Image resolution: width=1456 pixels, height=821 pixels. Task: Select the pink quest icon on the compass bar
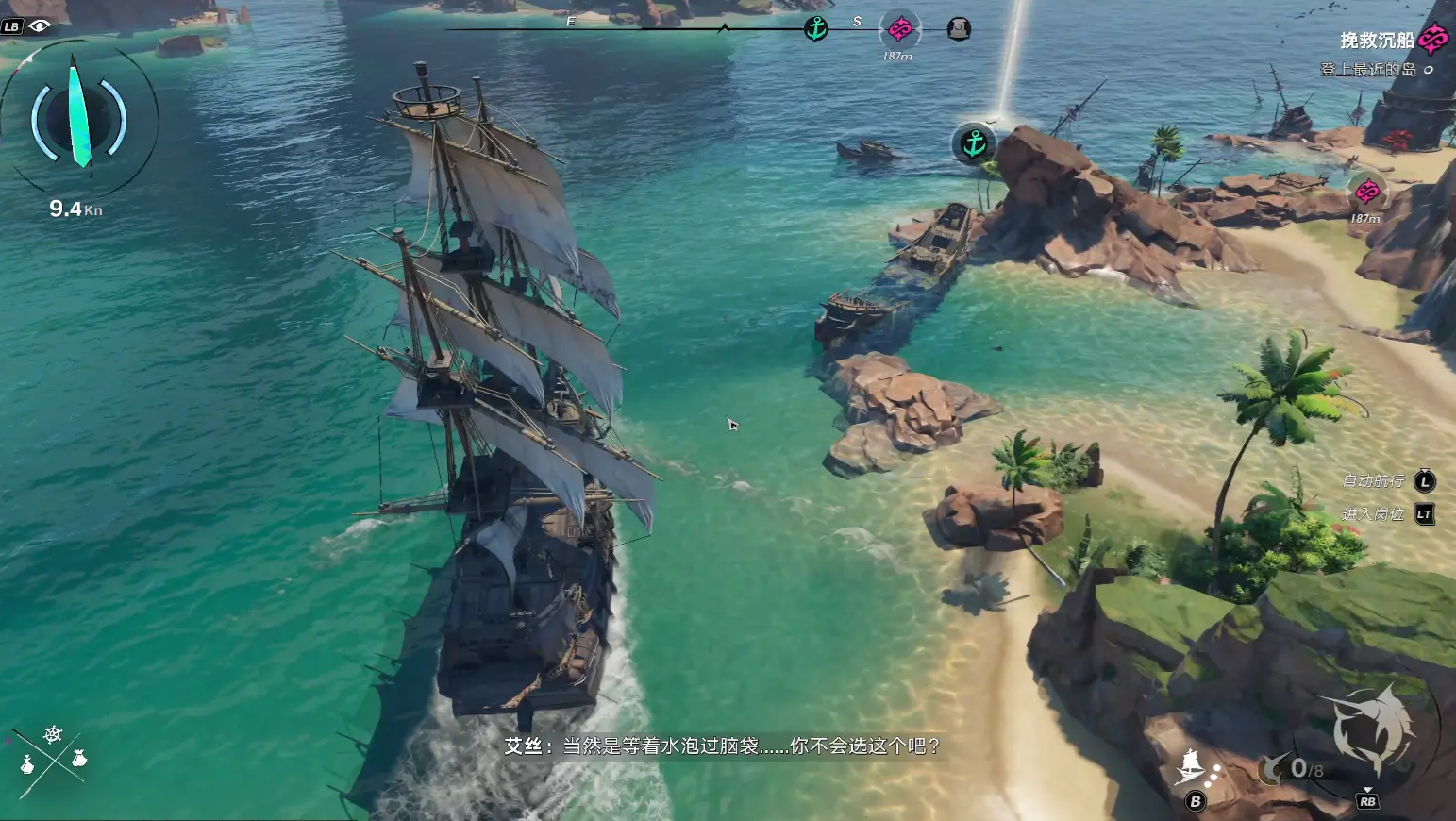point(900,29)
